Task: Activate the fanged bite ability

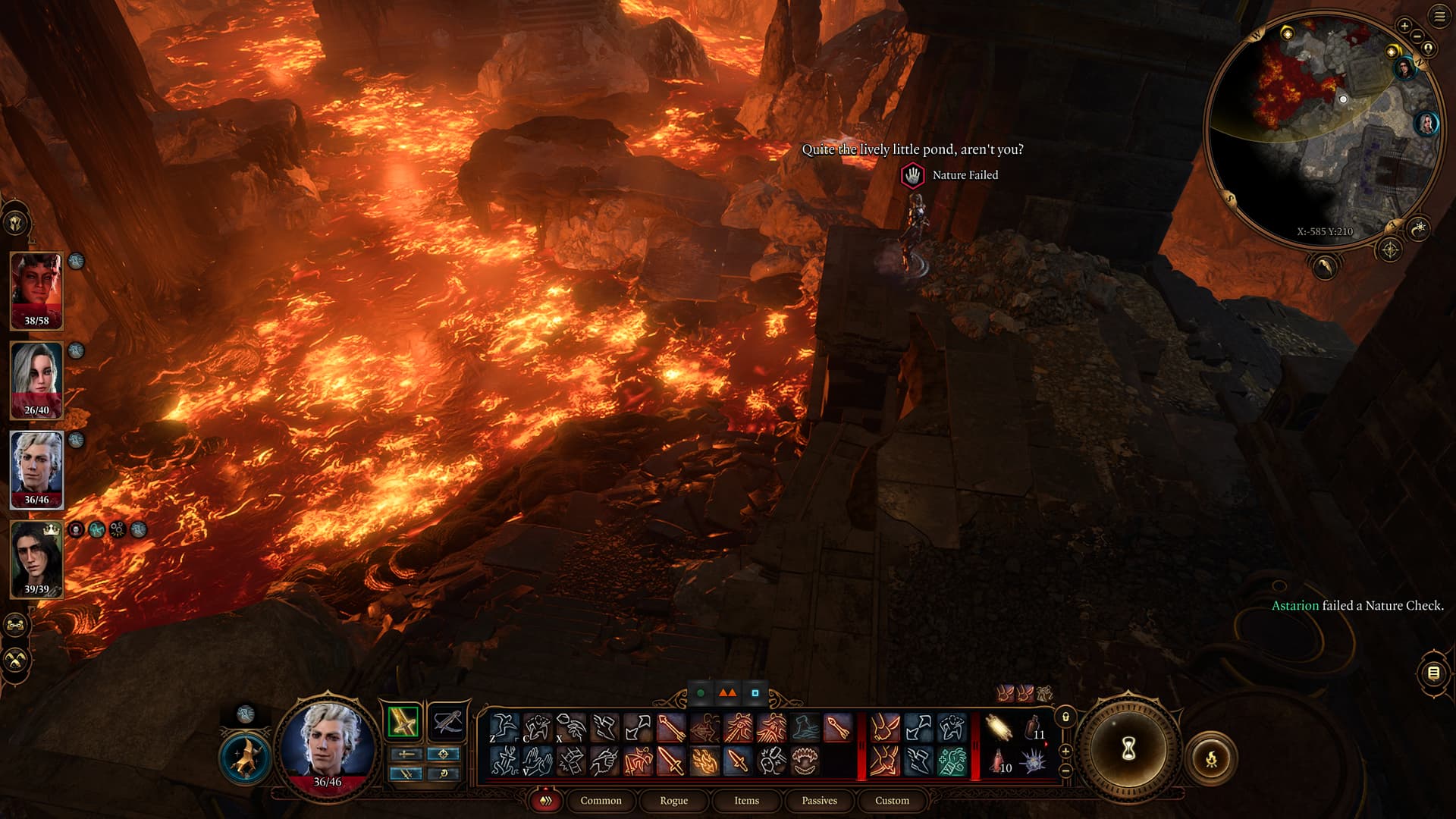Action: point(805,760)
